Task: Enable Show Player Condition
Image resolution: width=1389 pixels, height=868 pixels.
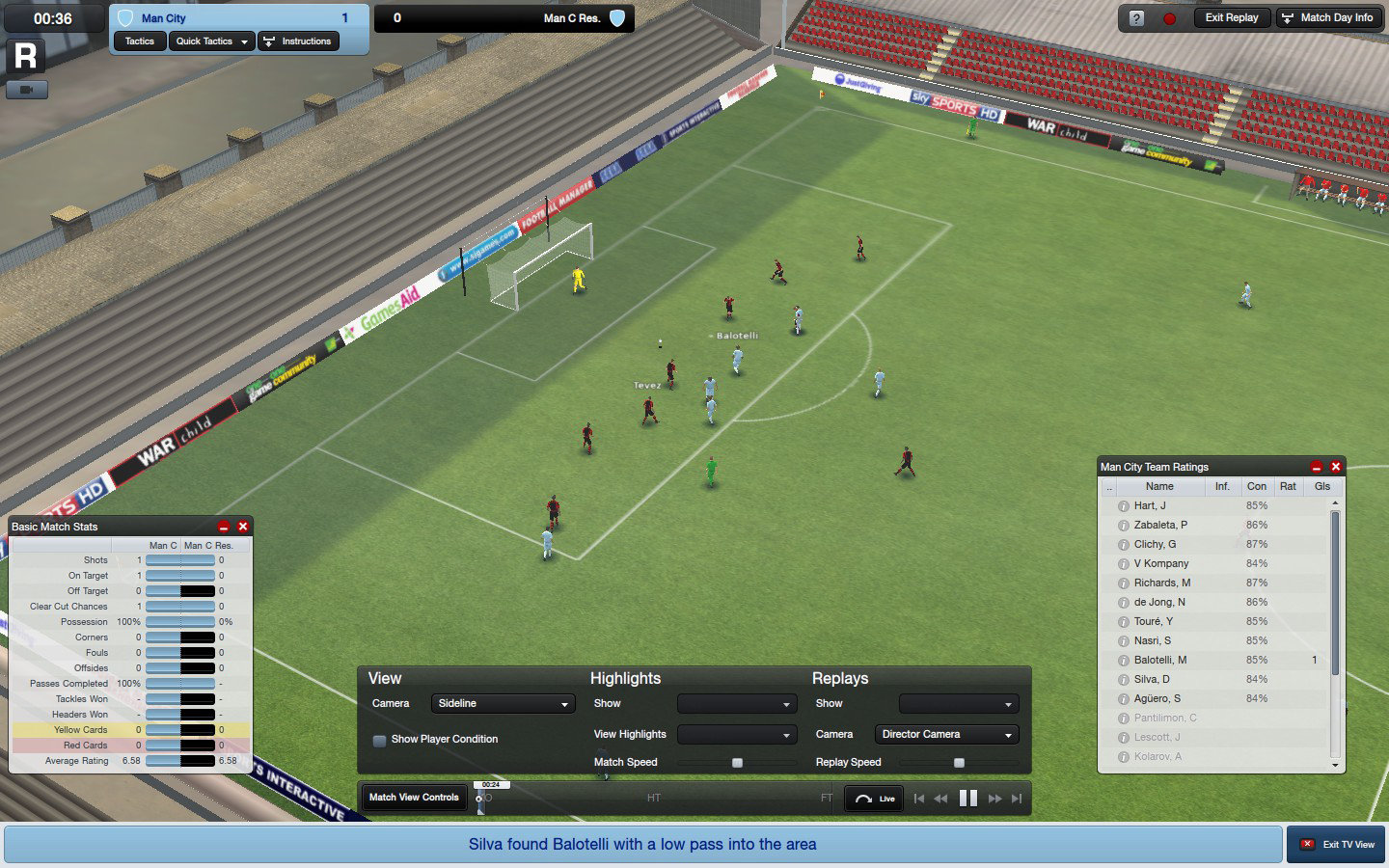Action: click(380, 739)
